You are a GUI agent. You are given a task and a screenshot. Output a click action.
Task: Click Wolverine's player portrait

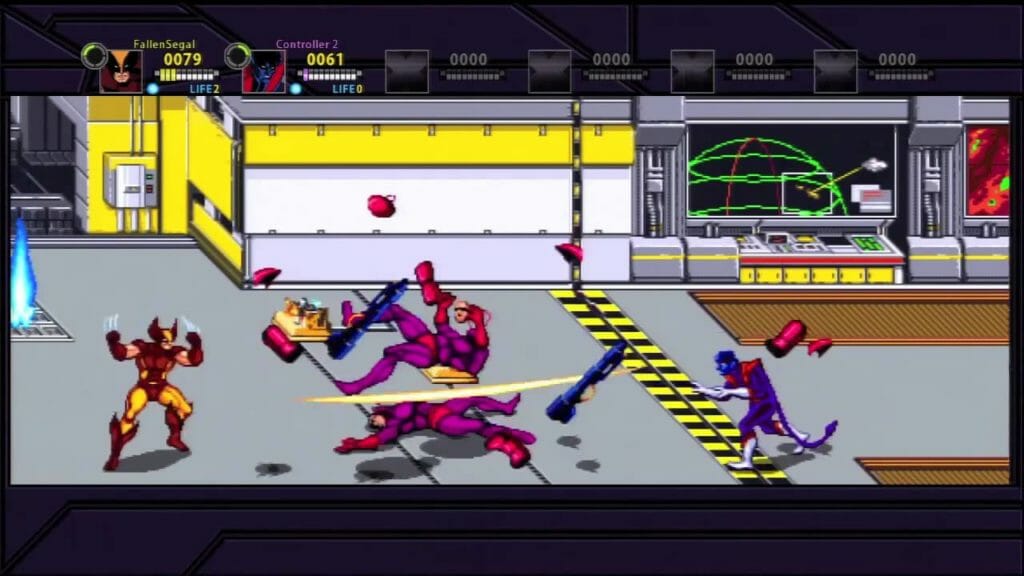[120, 71]
